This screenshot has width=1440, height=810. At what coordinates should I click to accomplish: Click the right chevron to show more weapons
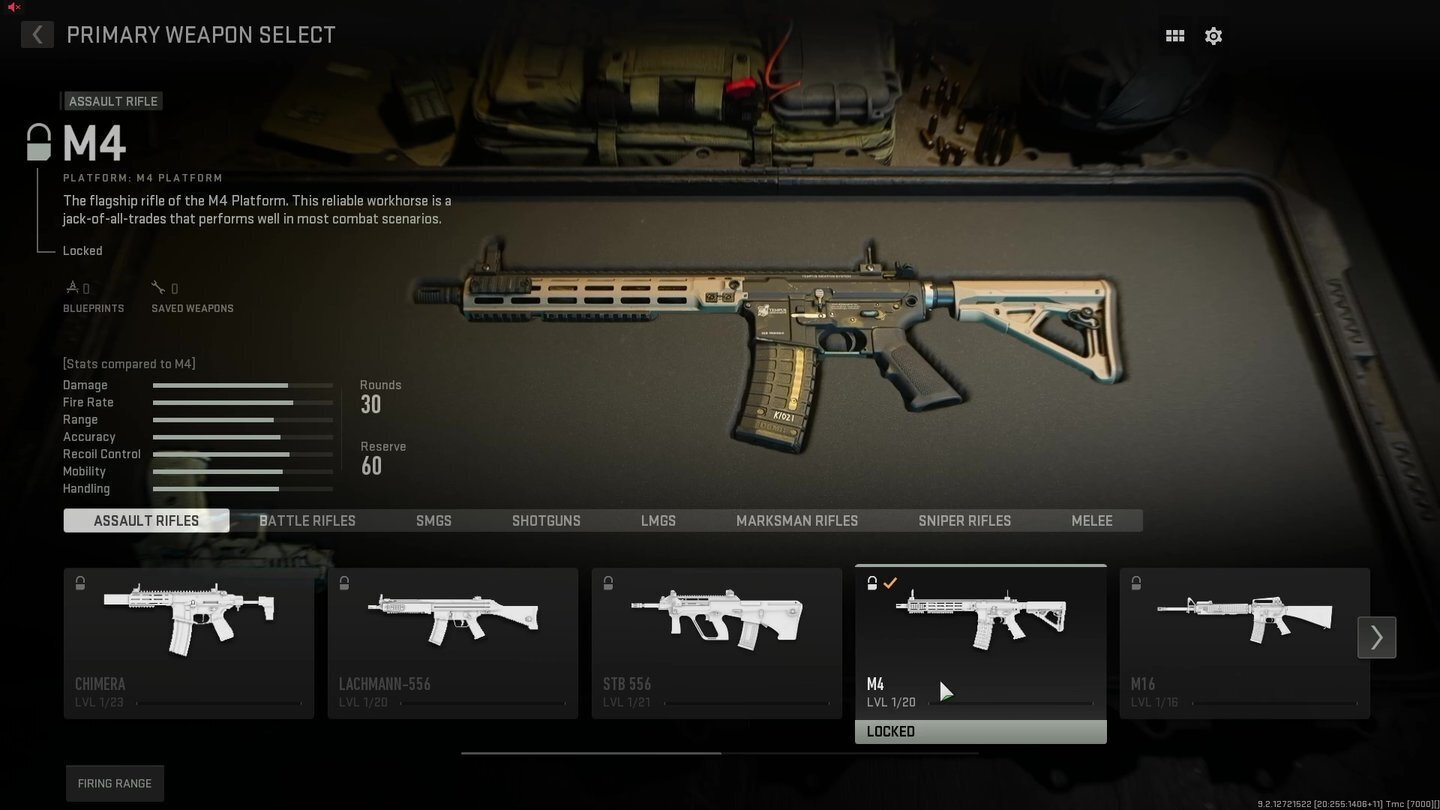coord(1376,637)
